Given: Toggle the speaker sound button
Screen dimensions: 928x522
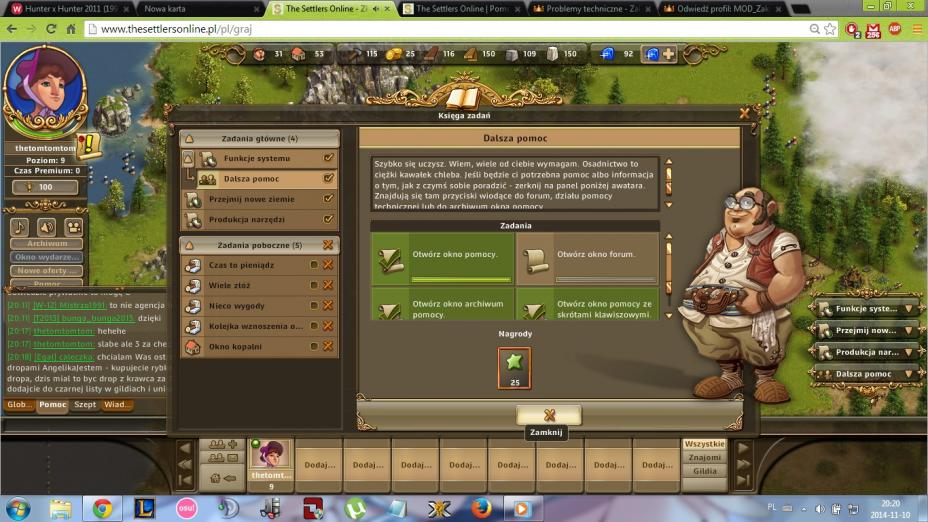Looking at the screenshot, I should tap(46, 227).
